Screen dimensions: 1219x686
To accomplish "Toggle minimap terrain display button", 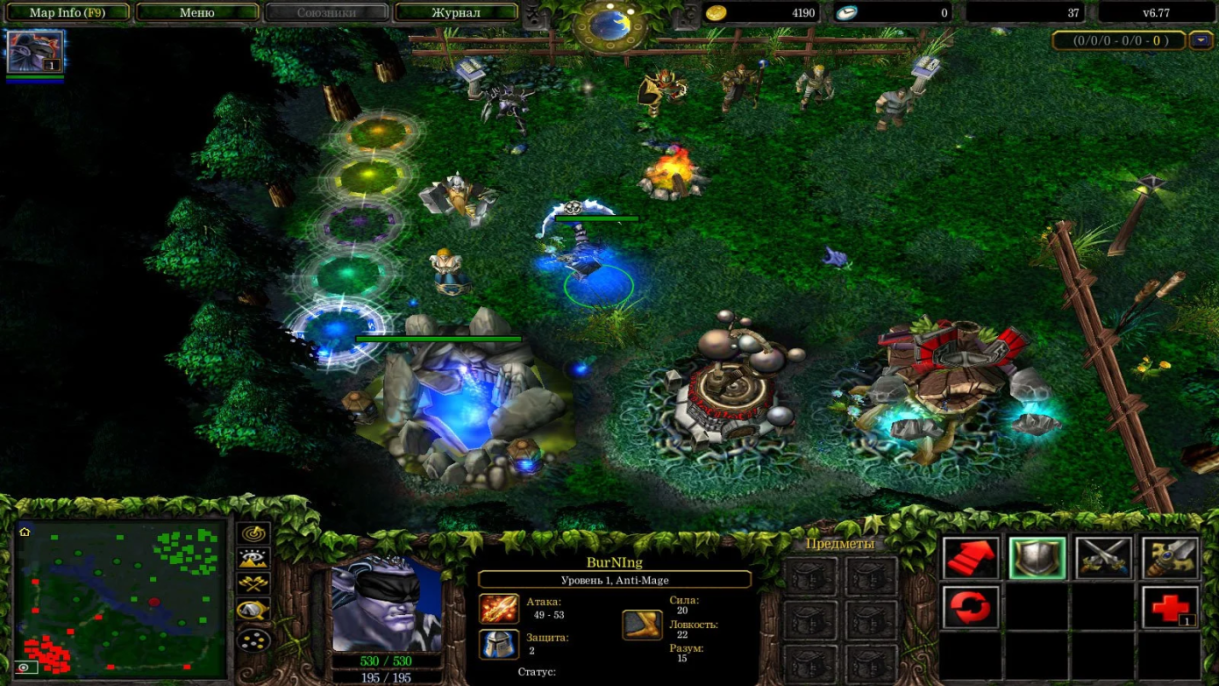I will pyautogui.click(x=254, y=559).
